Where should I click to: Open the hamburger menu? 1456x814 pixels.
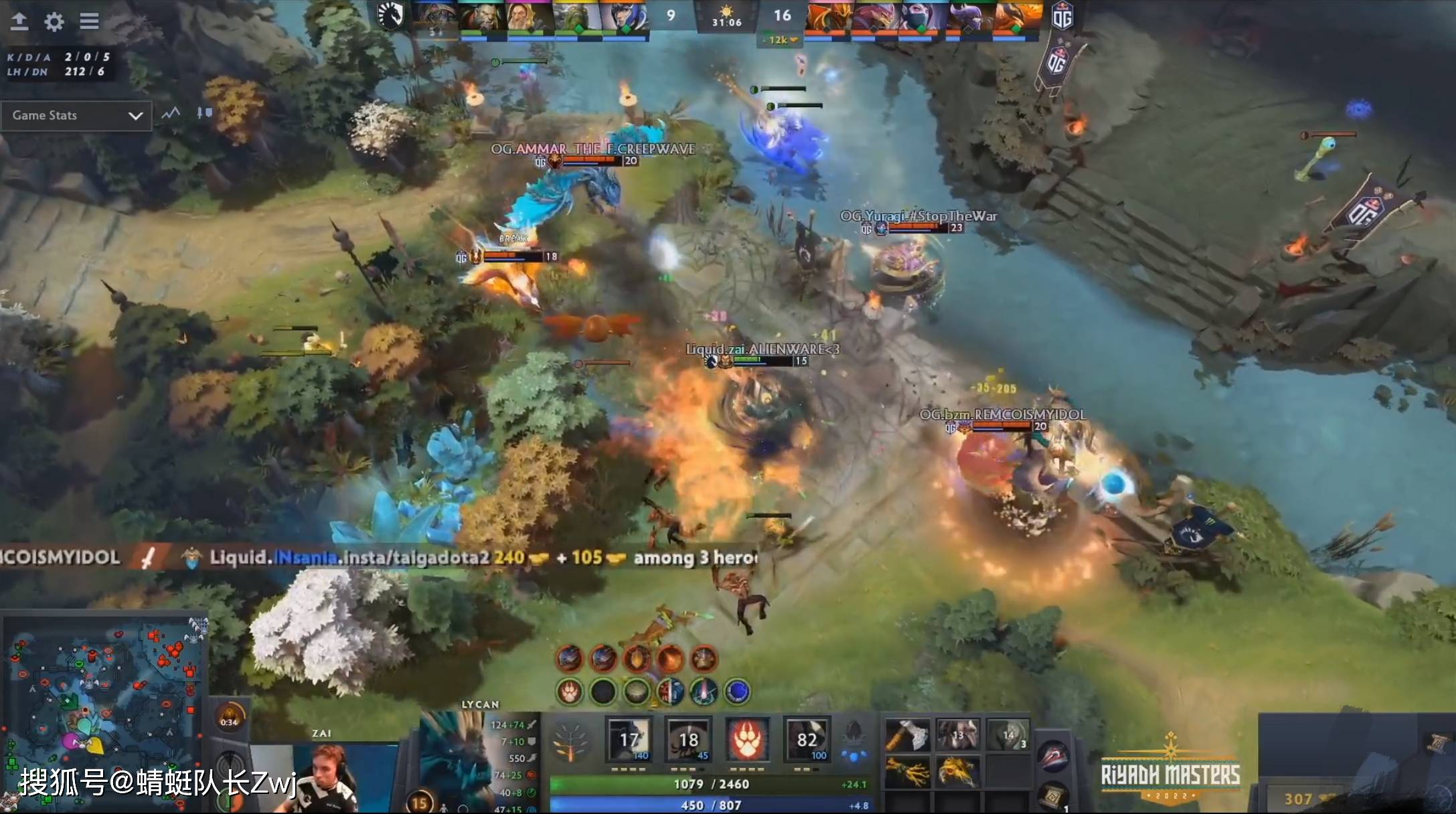[x=90, y=21]
